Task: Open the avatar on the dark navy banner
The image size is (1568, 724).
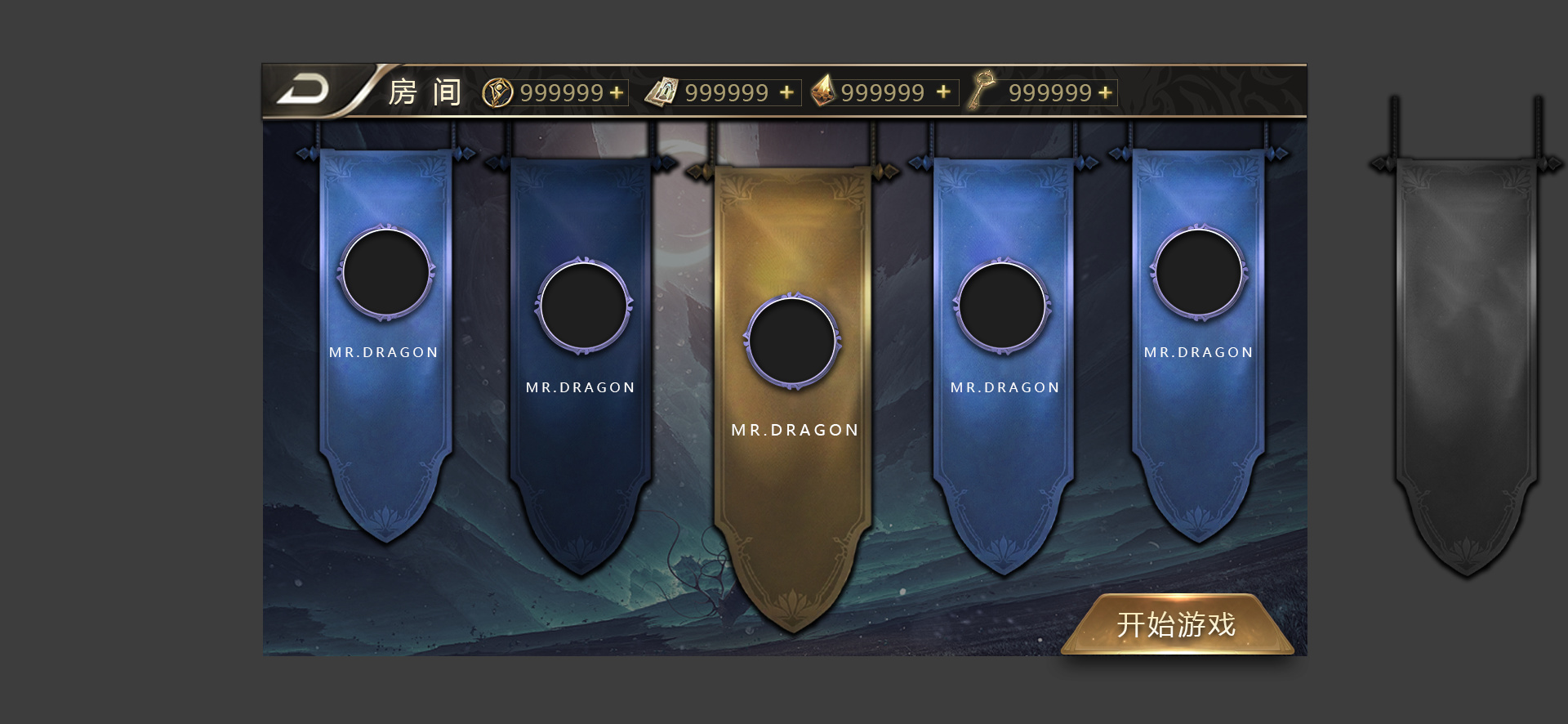Action: pyautogui.click(x=583, y=306)
